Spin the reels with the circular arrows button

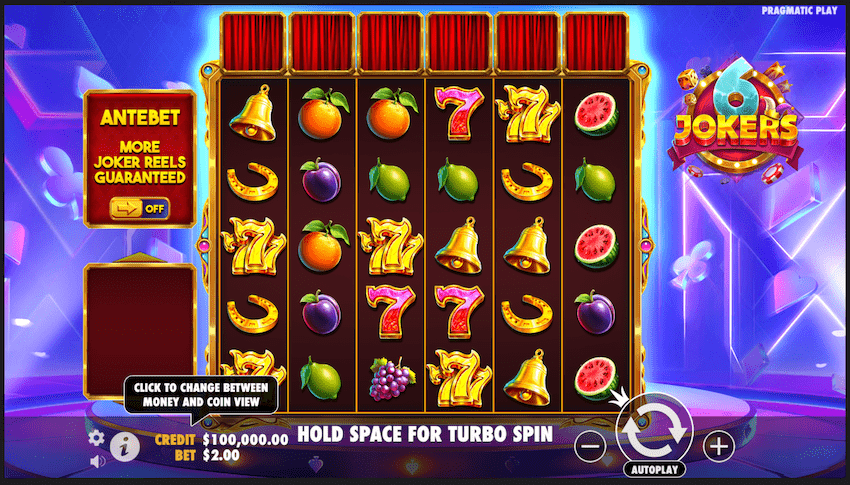(655, 430)
